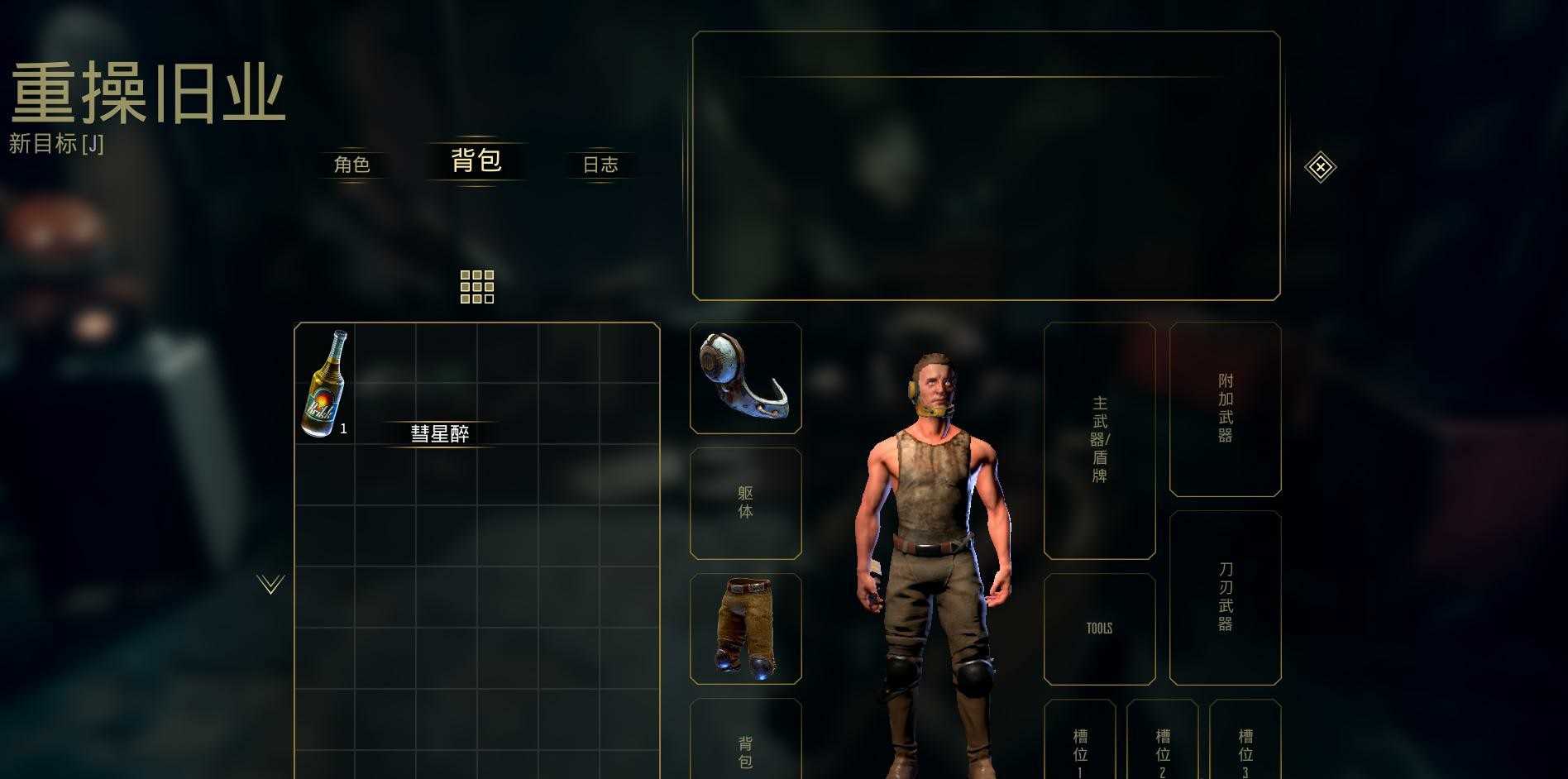Choose the empty 躯体 equipment slot
1568x779 pixels.
pos(745,503)
